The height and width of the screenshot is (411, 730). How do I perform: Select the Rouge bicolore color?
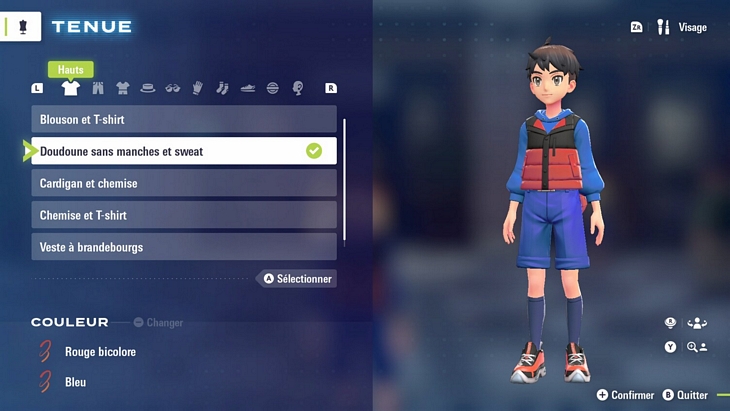(x=100, y=352)
